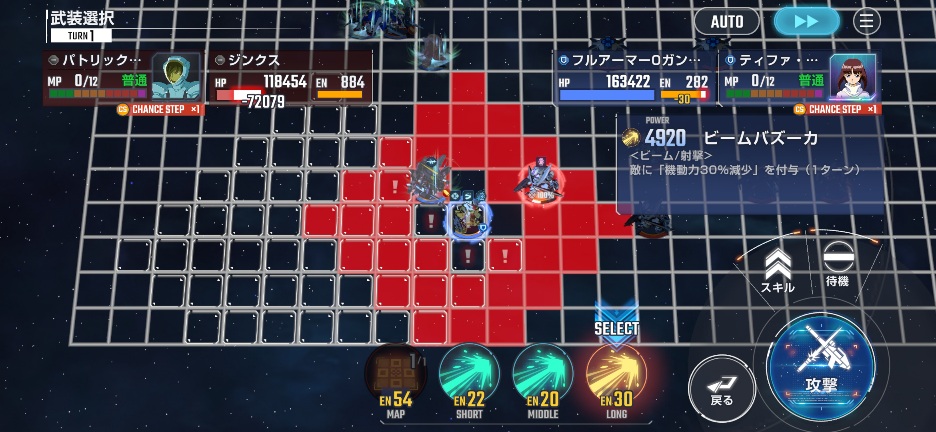This screenshot has width=936, height=432.
Task: Select the LONG range beam bazooka weapon
Action: click(616, 378)
